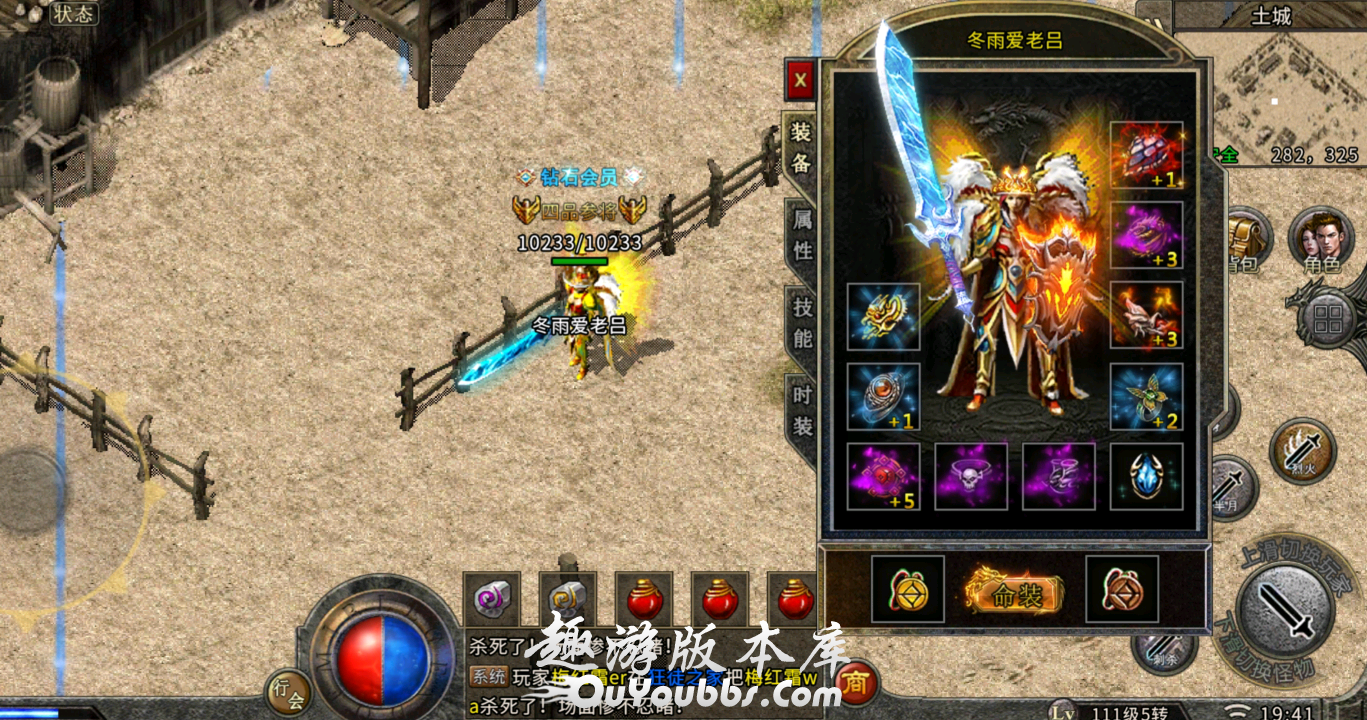The width and height of the screenshot is (1367, 720).
Task: Close the equipment panel with the red X
Action: coord(800,79)
